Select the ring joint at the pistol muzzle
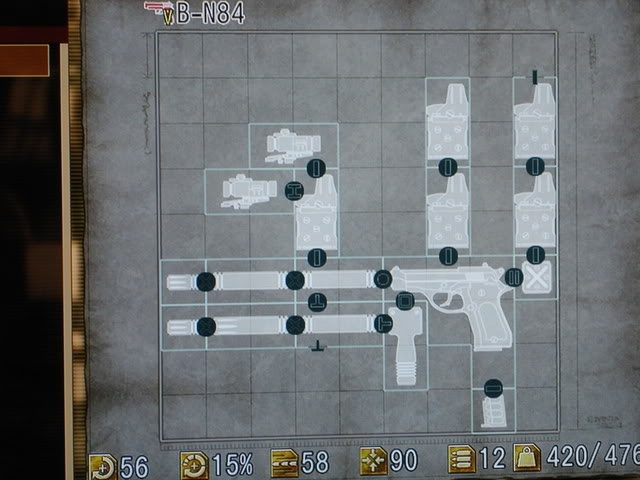The height and width of the screenshot is (480, 640). (x=382, y=279)
